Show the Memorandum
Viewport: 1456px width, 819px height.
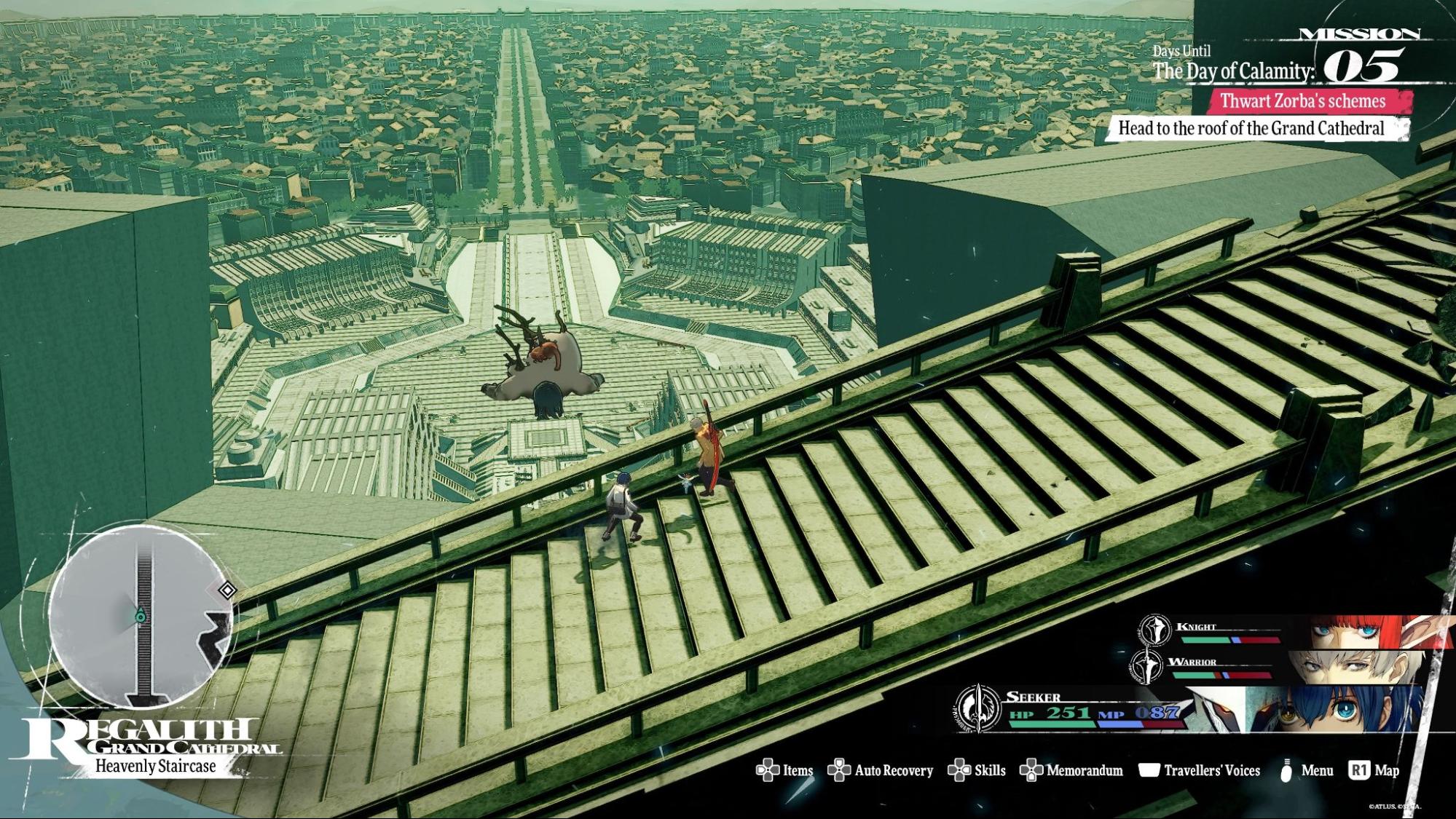[x=1071, y=770]
